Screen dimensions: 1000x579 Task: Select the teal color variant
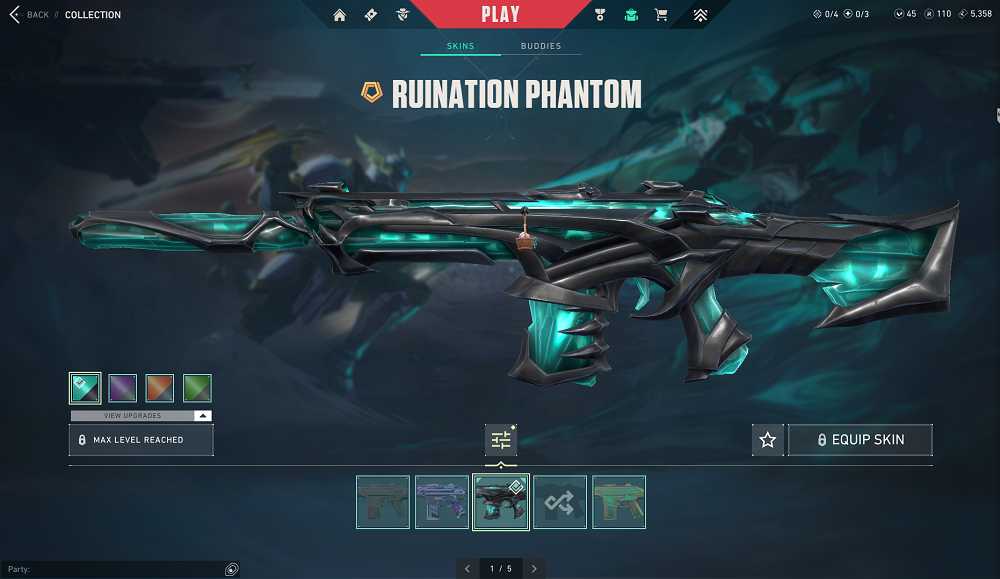point(85,388)
